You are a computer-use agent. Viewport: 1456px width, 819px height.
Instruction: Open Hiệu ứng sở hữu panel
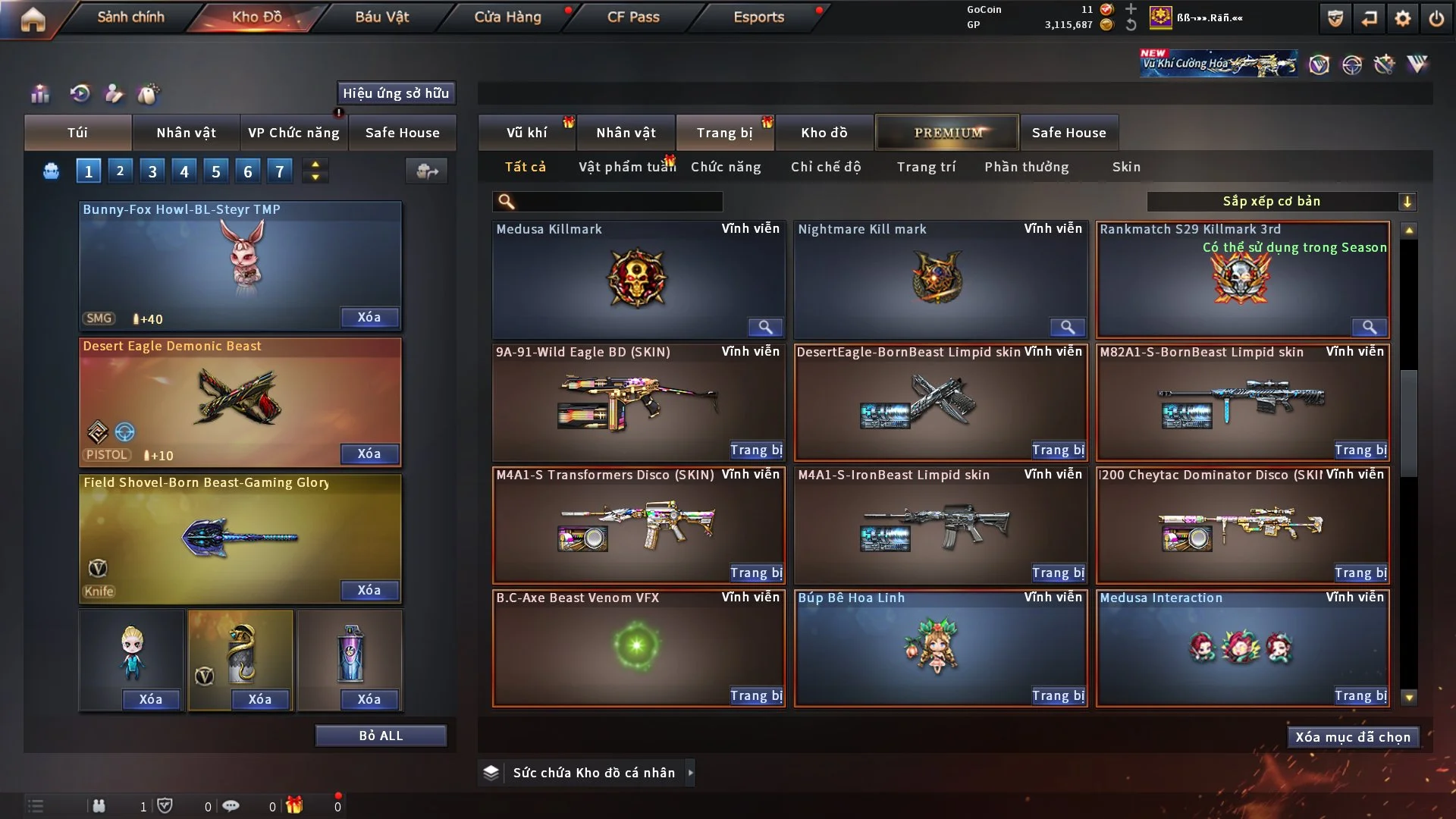(396, 93)
